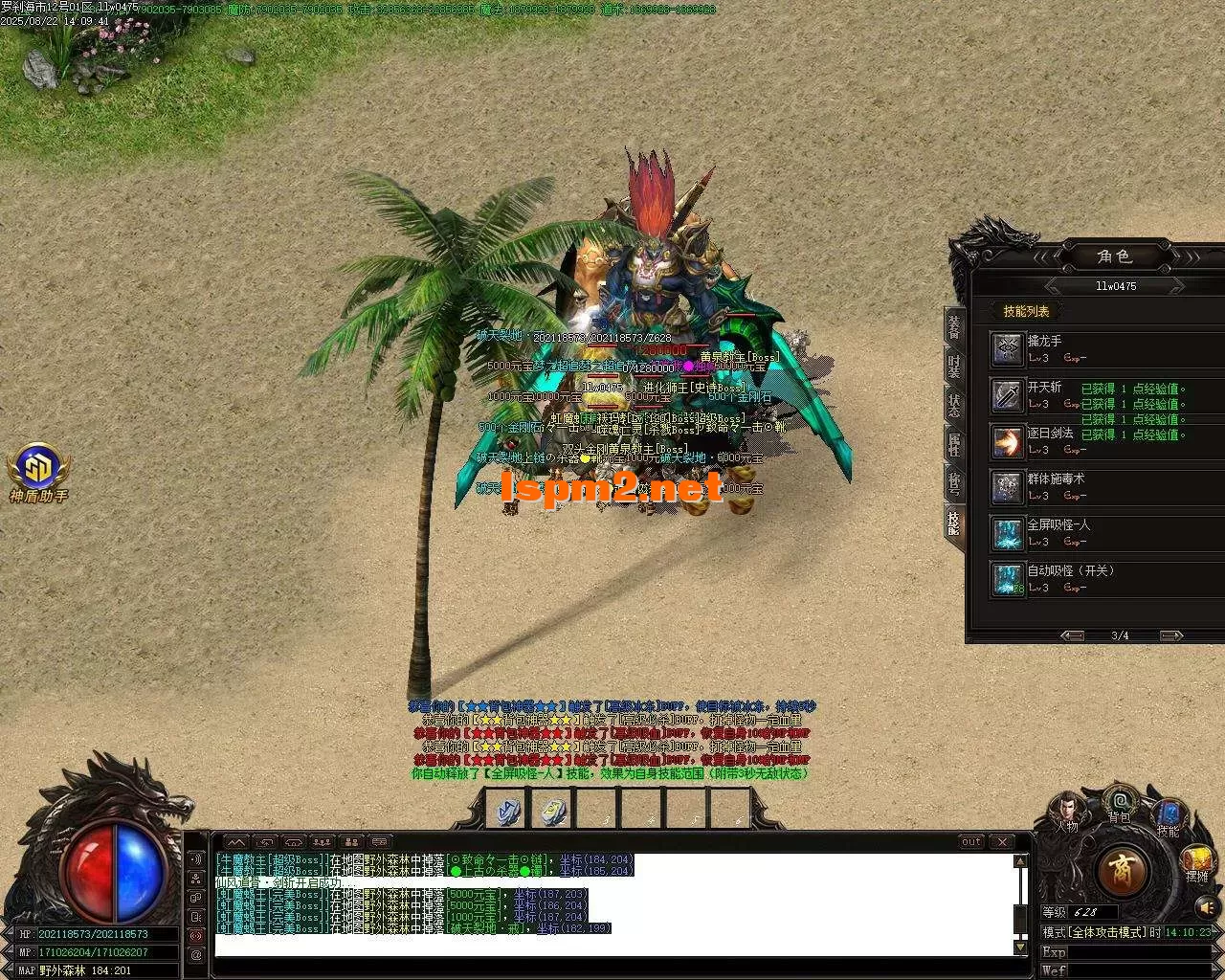The image size is (1225, 980).
Task: Open the 人物 character portrait button
Action: tap(1067, 810)
